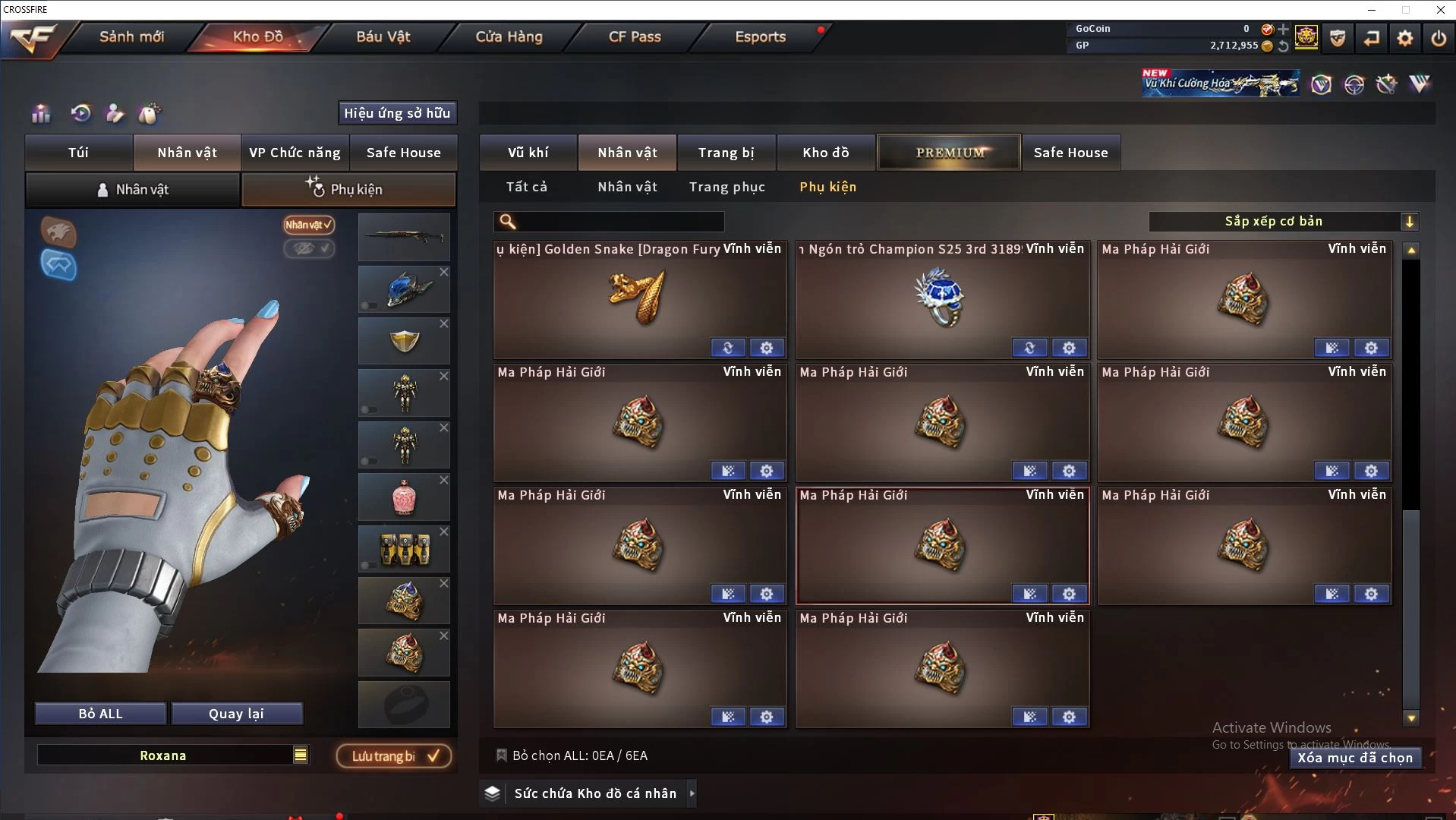Click the Quay lại back button
This screenshot has height=820, width=1456.
236,714
